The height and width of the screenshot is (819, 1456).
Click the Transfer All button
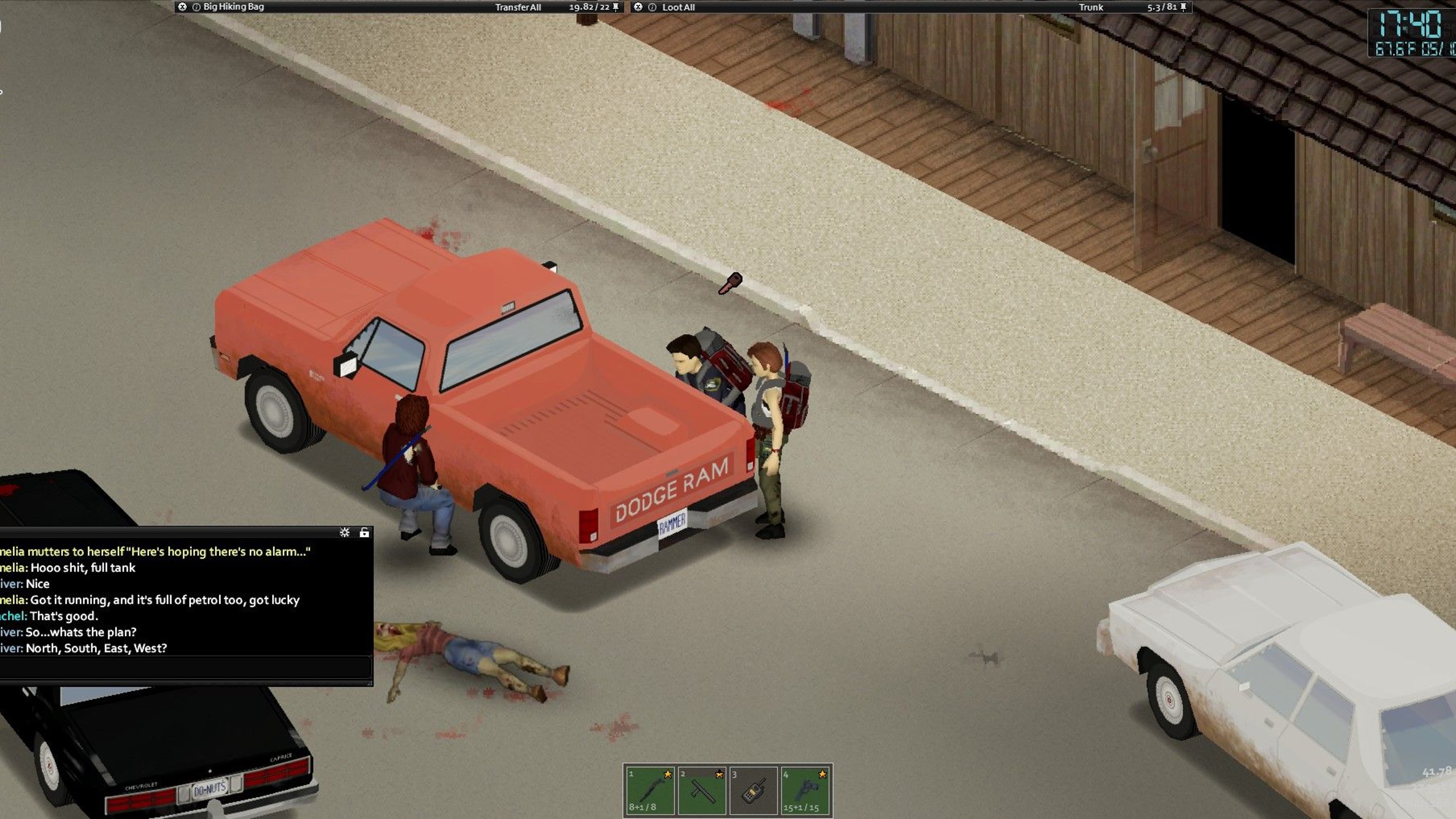tap(518, 8)
